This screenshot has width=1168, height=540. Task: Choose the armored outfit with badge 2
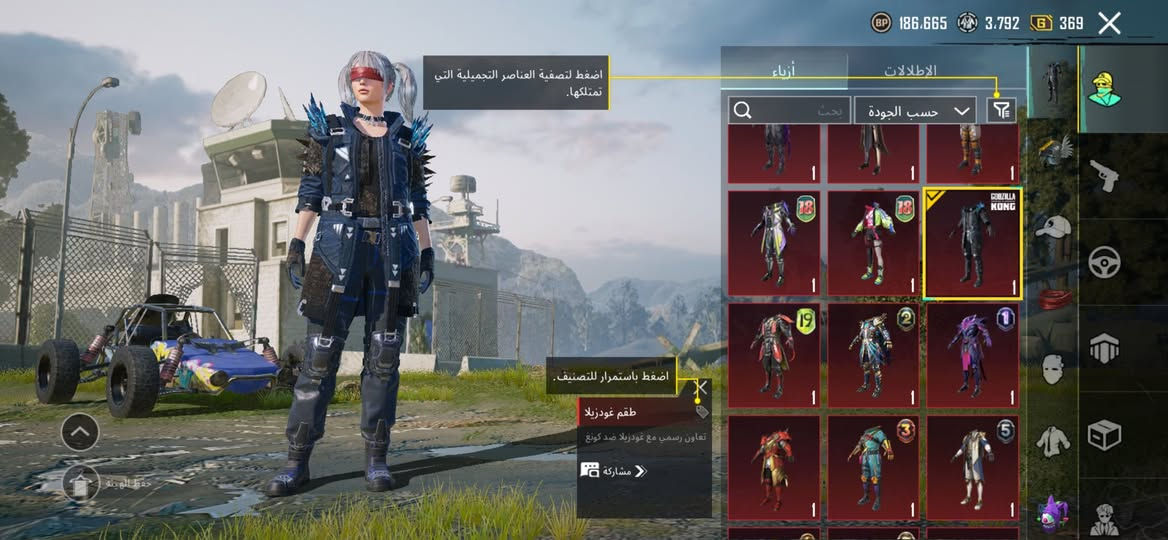[x=873, y=355]
